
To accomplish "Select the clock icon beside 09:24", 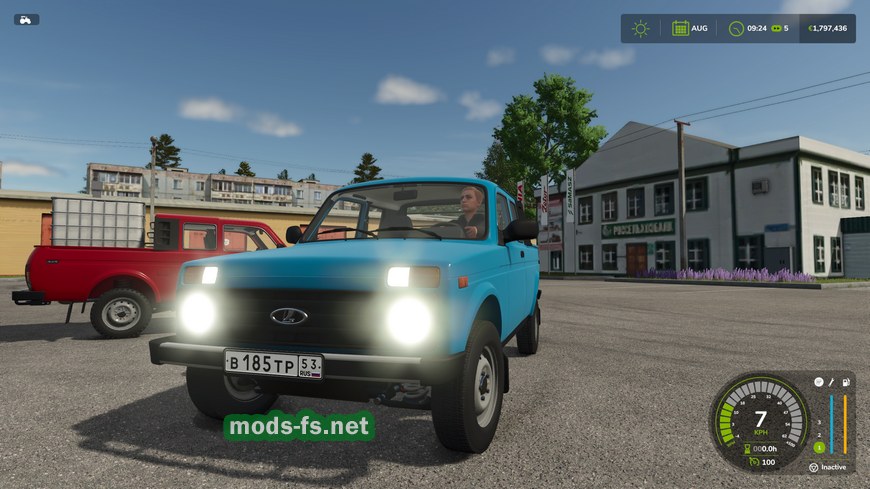I will tap(736, 28).
